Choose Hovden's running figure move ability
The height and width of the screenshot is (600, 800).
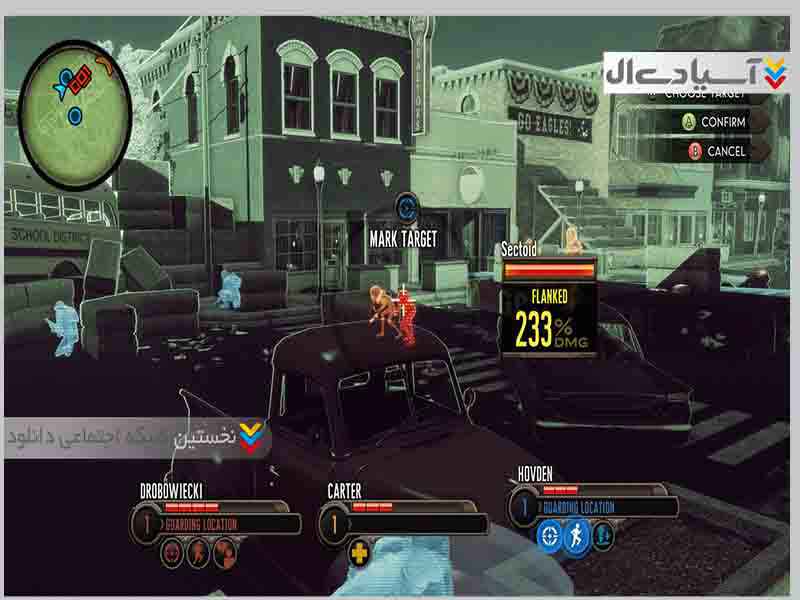click(x=575, y=536)
